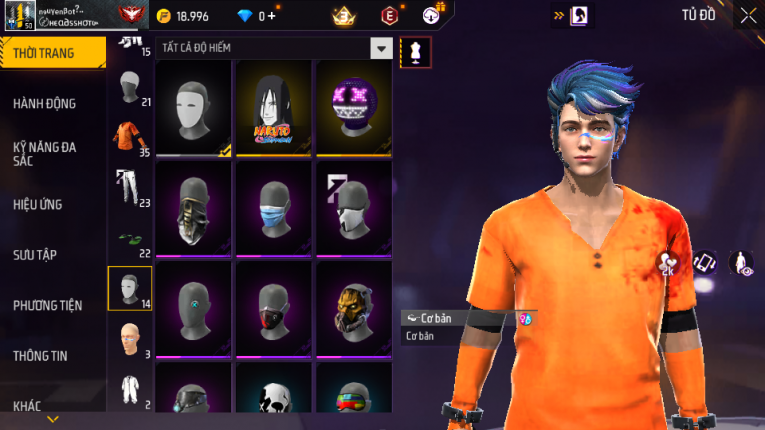The width and height of the screenshot is (765, 430).
Task: Open the Hiệu Ứng section
Action: click(x=38, y=205)
